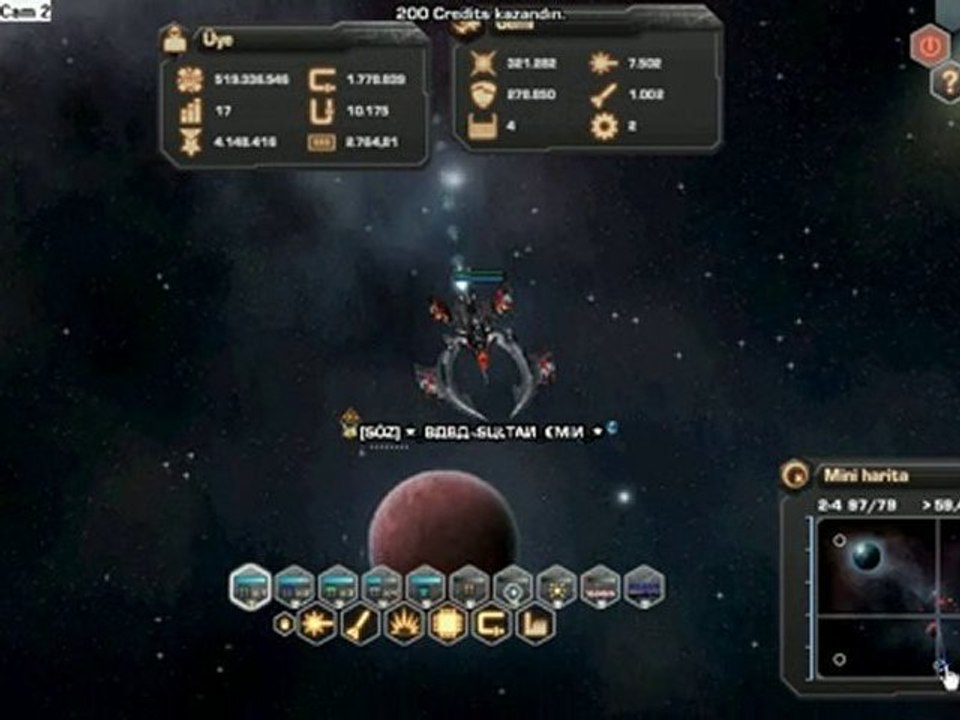
Task: Click inside the Mini harita minimap
Action: (x=880, y=600)
